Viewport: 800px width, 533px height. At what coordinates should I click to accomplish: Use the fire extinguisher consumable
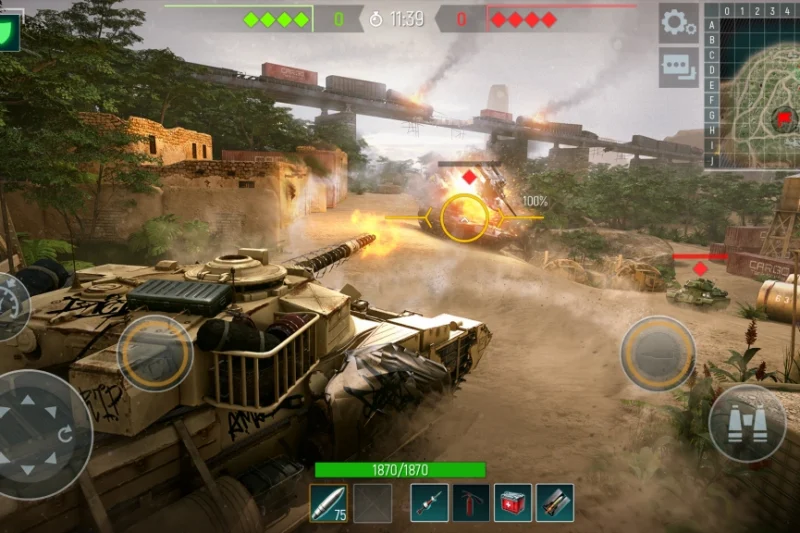pyautogui.click(x=471, y=503)
